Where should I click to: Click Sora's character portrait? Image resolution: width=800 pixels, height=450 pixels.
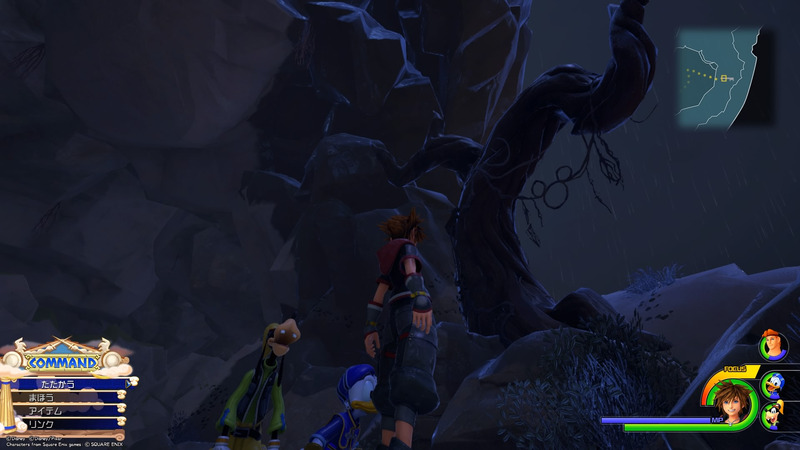click(731, 401)
